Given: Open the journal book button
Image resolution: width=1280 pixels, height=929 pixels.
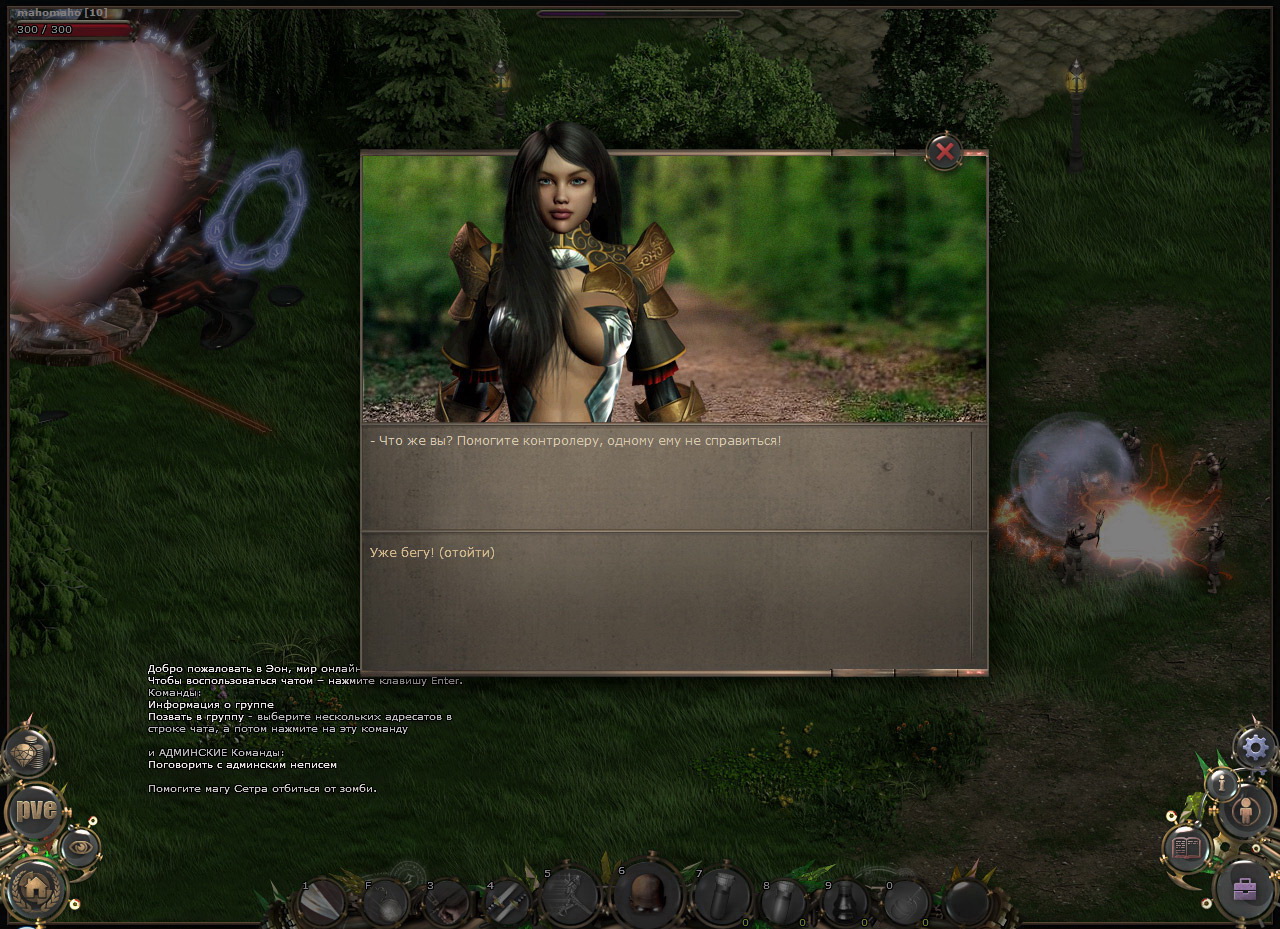Looking at the screenshot, I should [1187, 848].
